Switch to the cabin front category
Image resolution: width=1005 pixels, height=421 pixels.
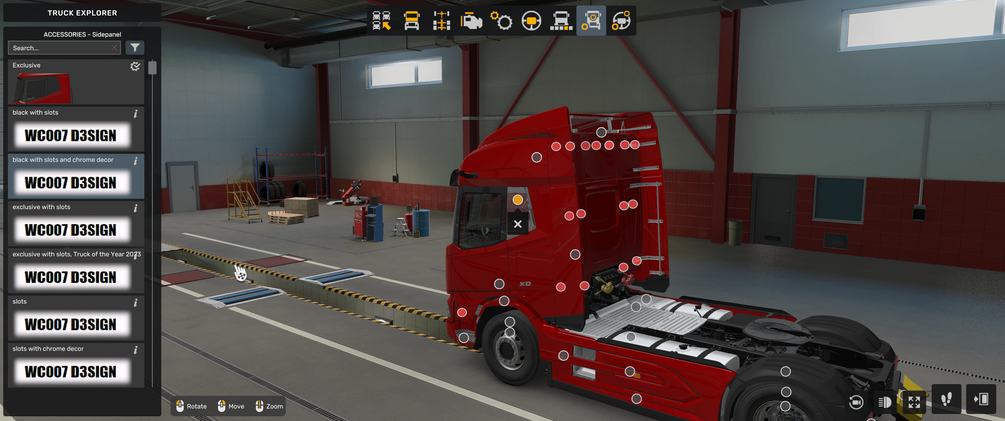pyautogui.click(x=412, y=20)
